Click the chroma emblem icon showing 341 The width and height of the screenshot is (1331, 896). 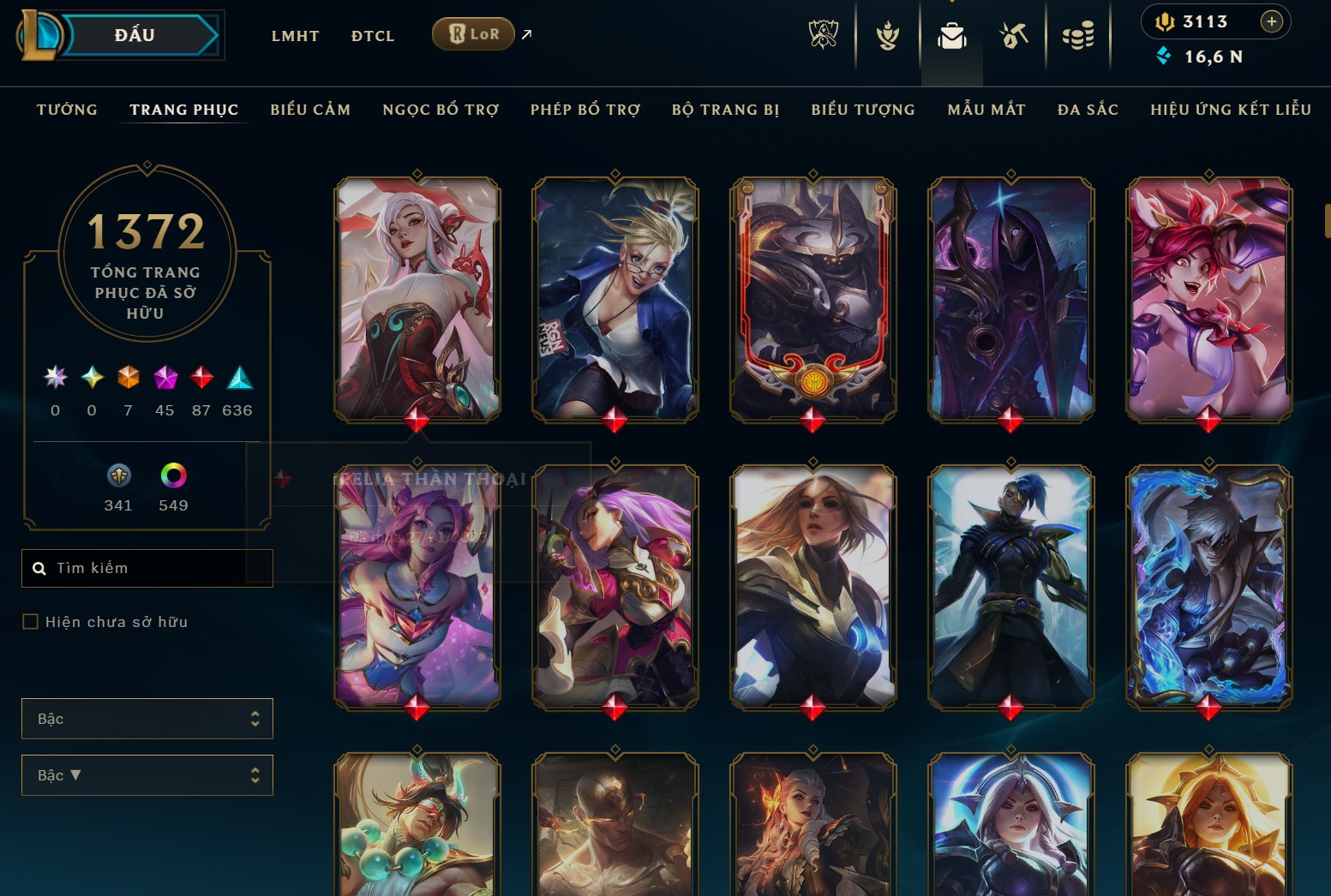(x=118, y=476)
